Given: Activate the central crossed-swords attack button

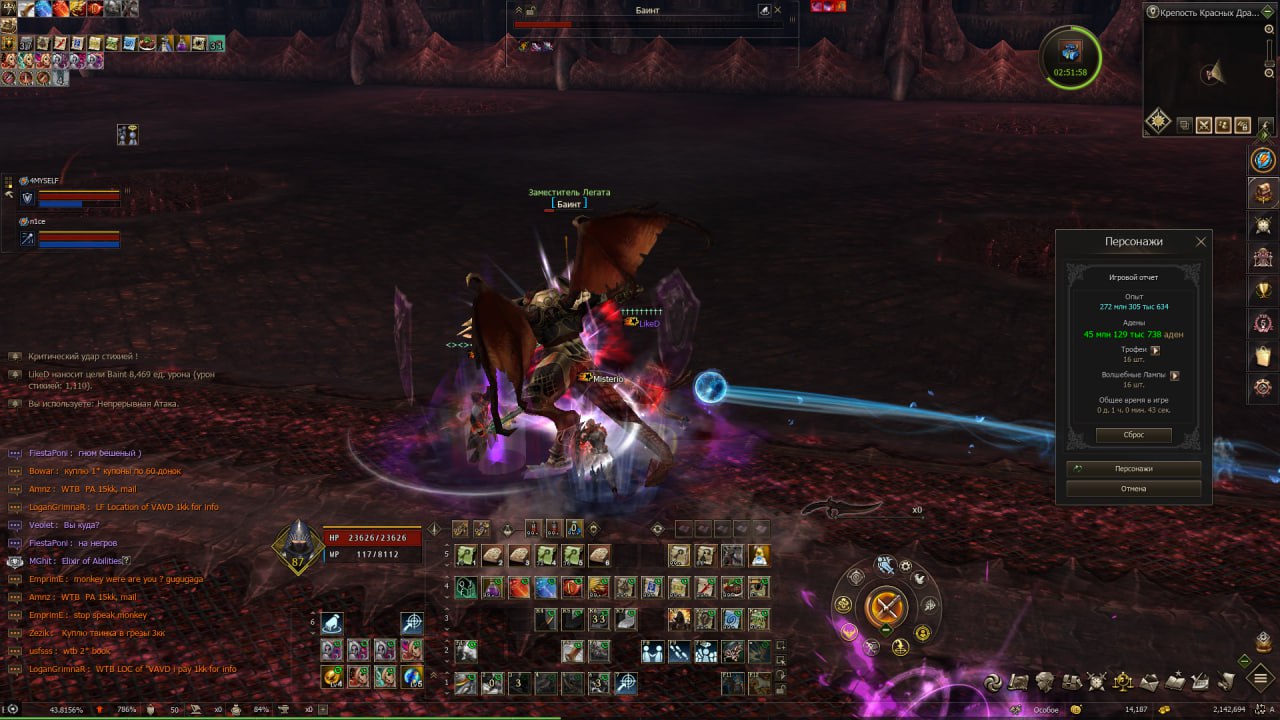Looking at the screenshot, I should [x=886, y=606].
